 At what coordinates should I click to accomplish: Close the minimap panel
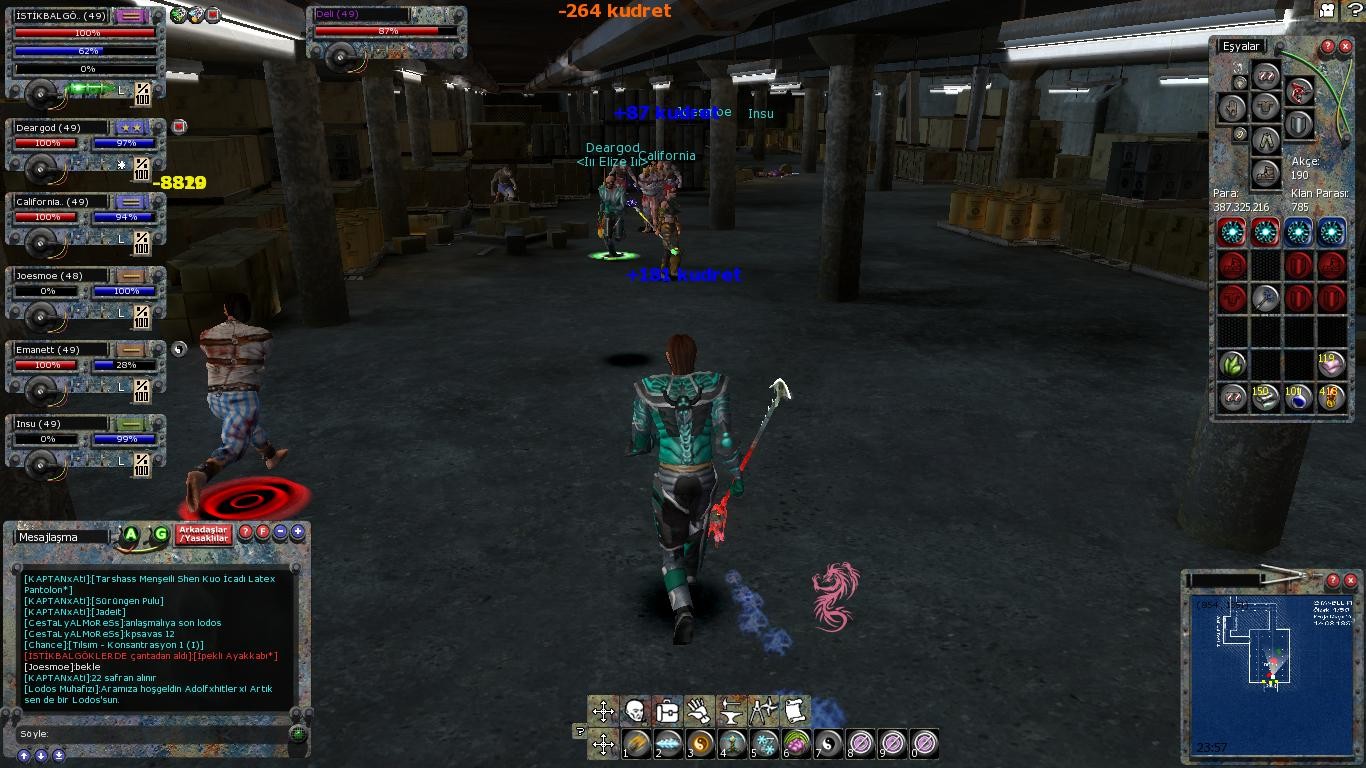coord(1351,580)
